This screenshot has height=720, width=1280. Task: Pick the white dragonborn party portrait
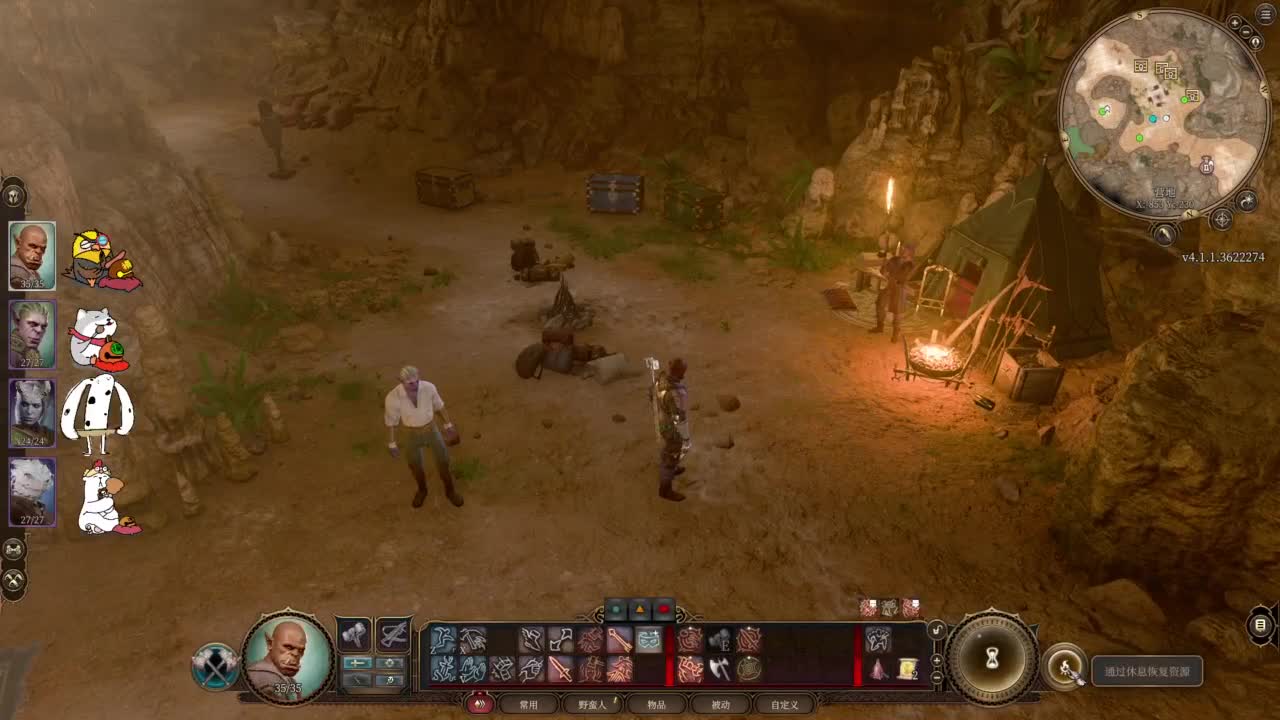[x=32, y=491]
